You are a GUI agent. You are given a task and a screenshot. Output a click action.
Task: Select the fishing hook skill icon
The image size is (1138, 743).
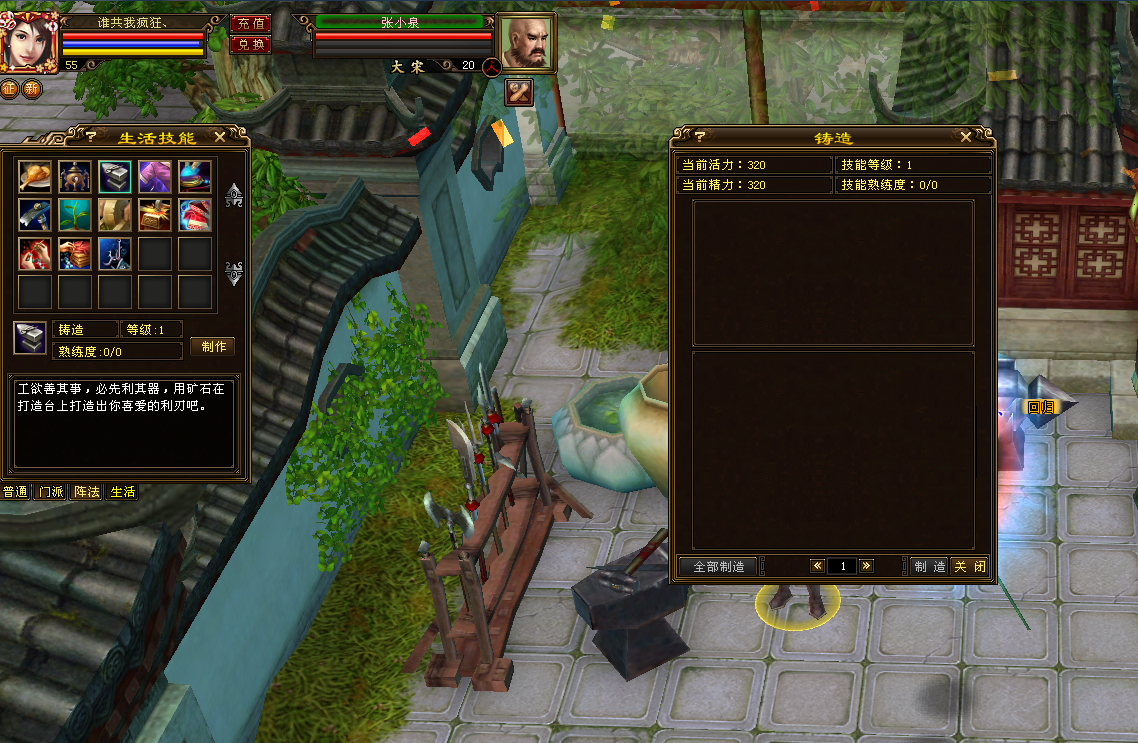click(x=115, y=254)
